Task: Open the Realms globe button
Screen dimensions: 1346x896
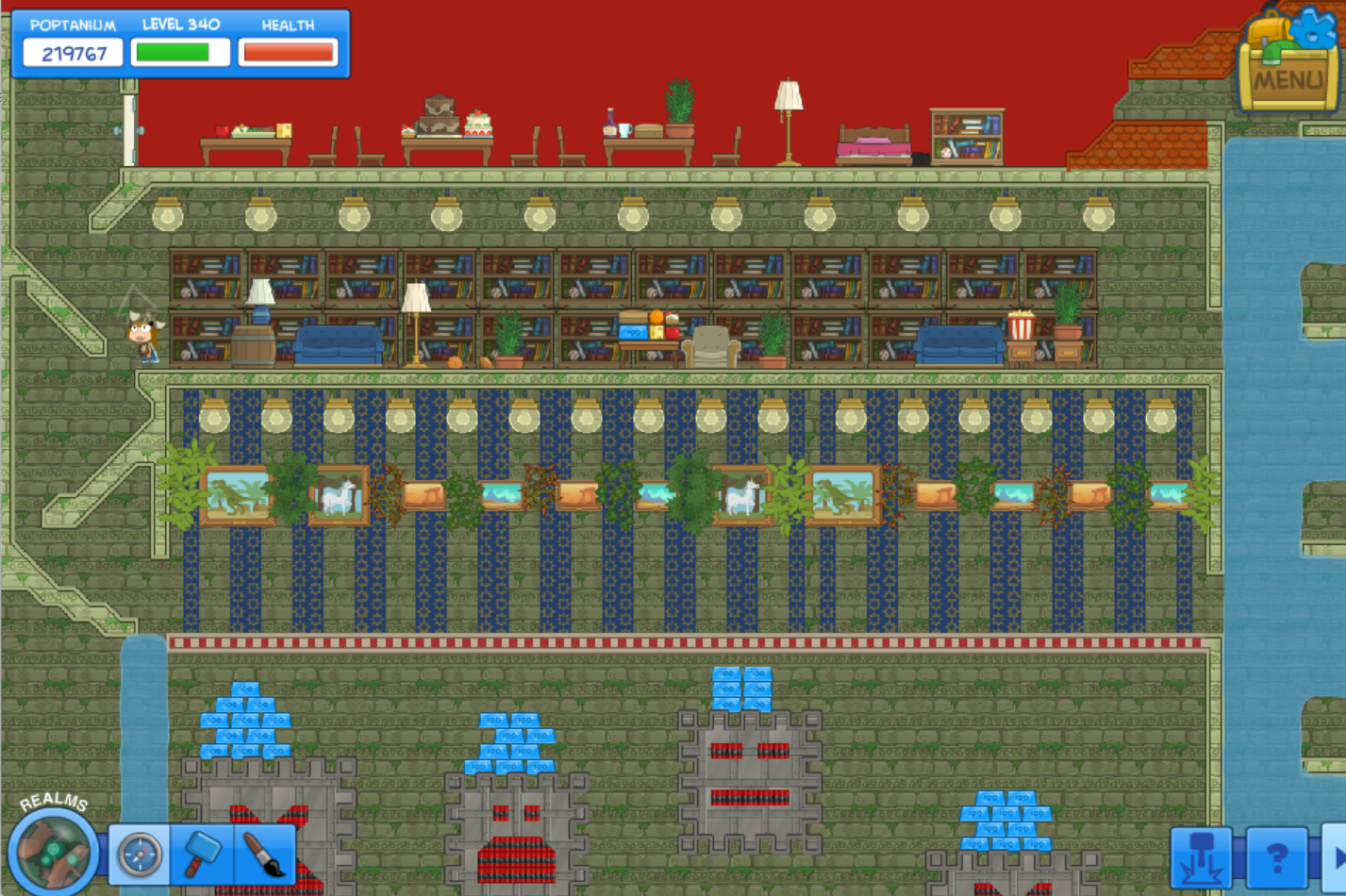Action: [53, 852]
